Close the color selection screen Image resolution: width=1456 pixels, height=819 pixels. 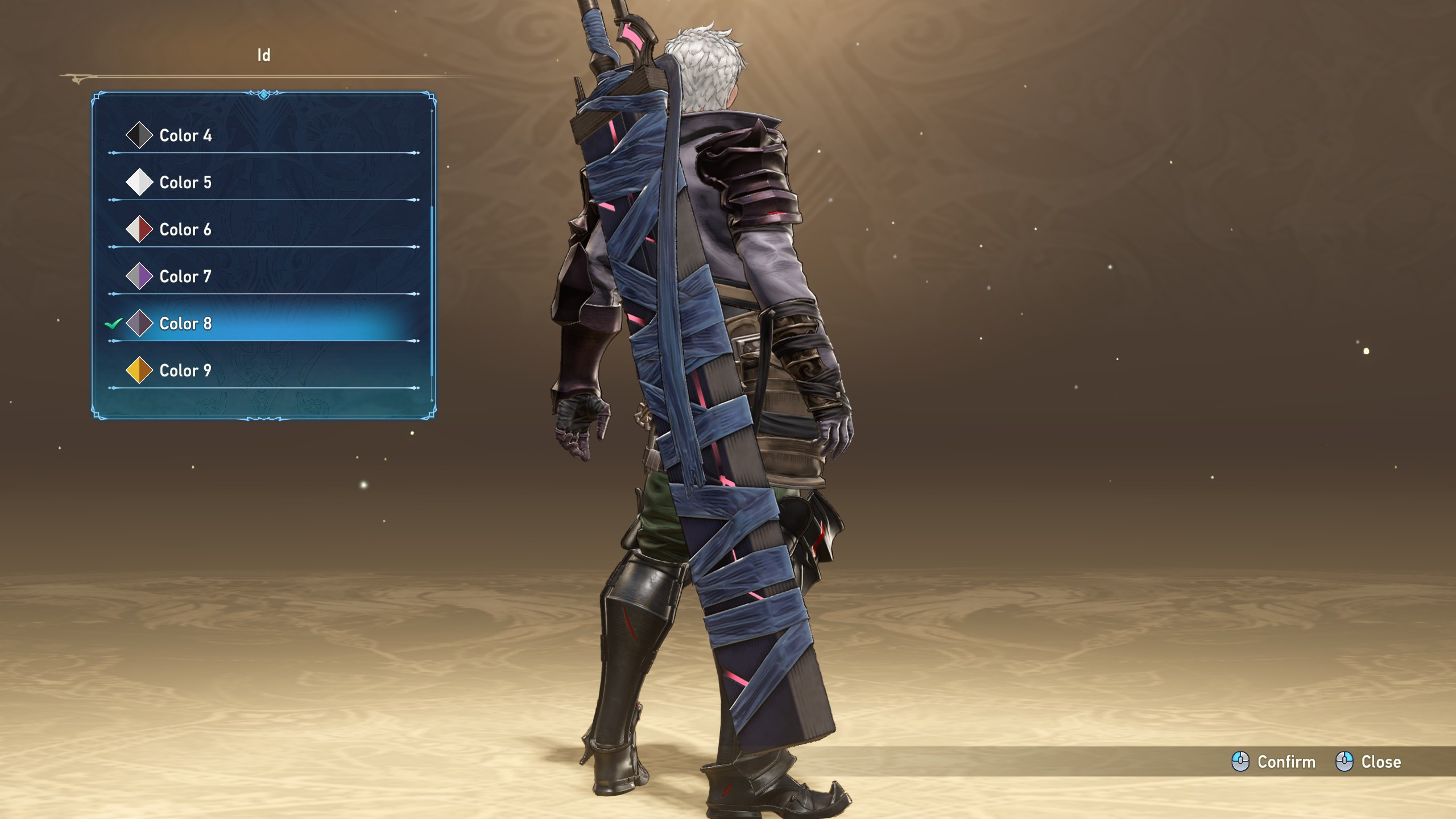(1369, 762)
